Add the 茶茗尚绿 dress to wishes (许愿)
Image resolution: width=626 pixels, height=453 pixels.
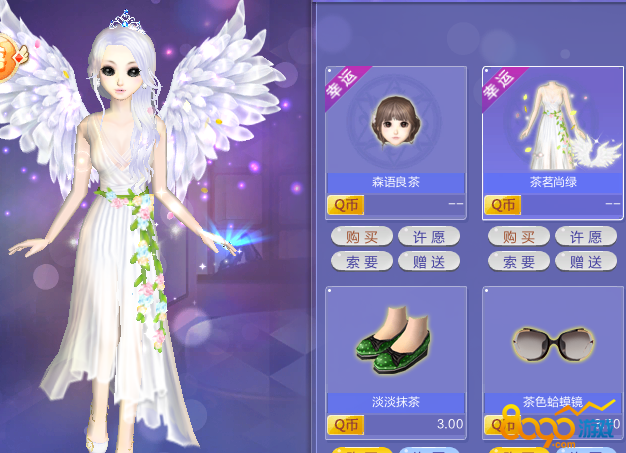pos(586,237)
